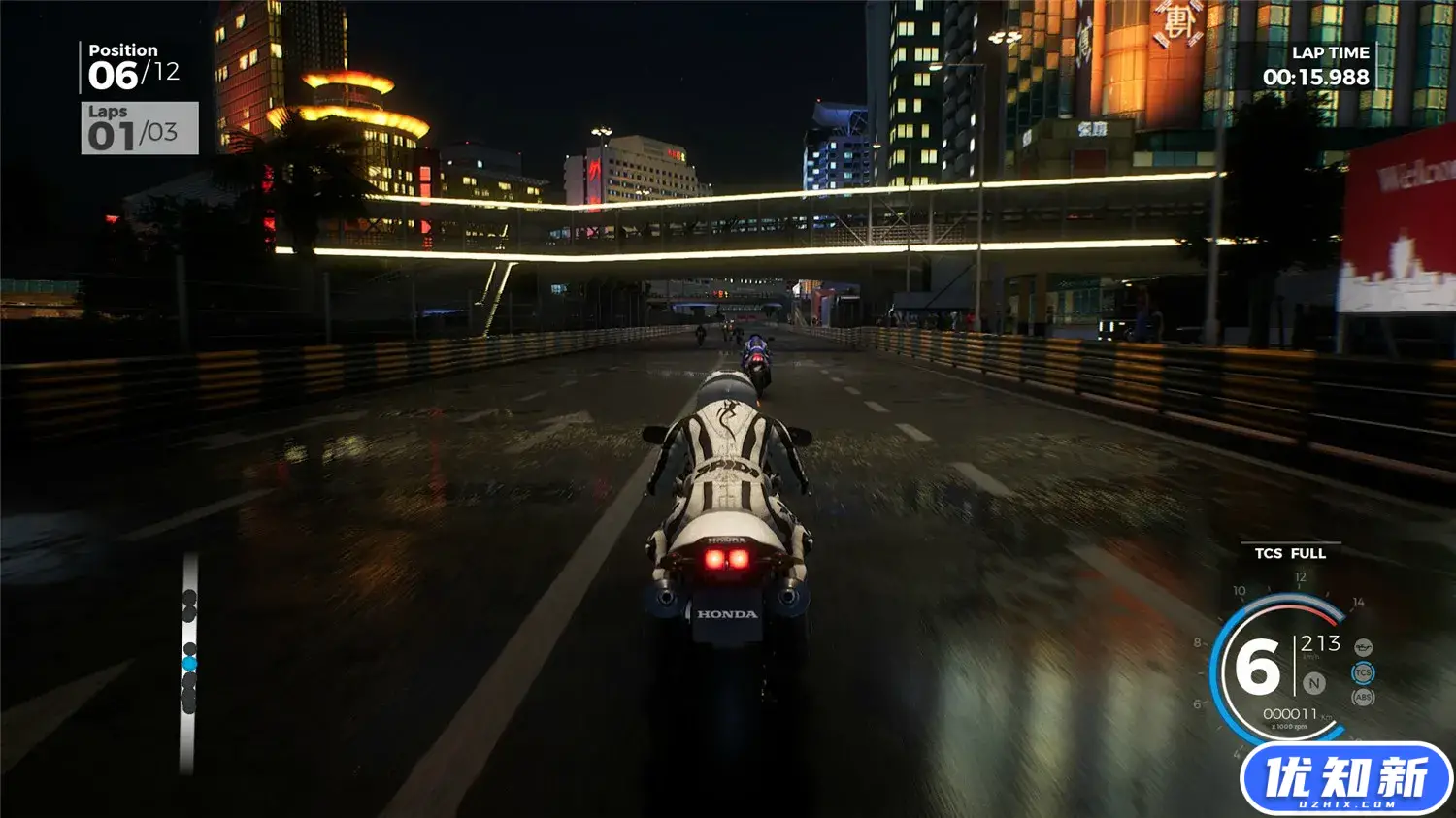Viewport: 1456px width, 818px height.
Task: Click the Honda logo on the bike's tail
Action: tap(725, 614)
